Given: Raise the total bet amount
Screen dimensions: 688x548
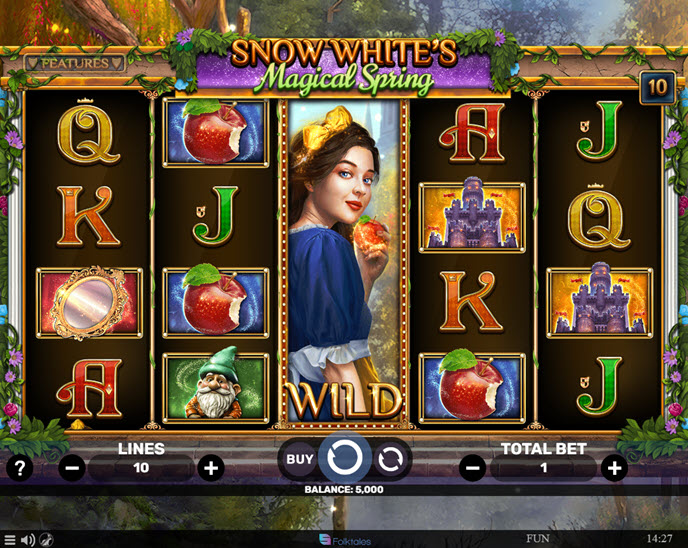Looking at the screenshot, I should coord(614,467).
